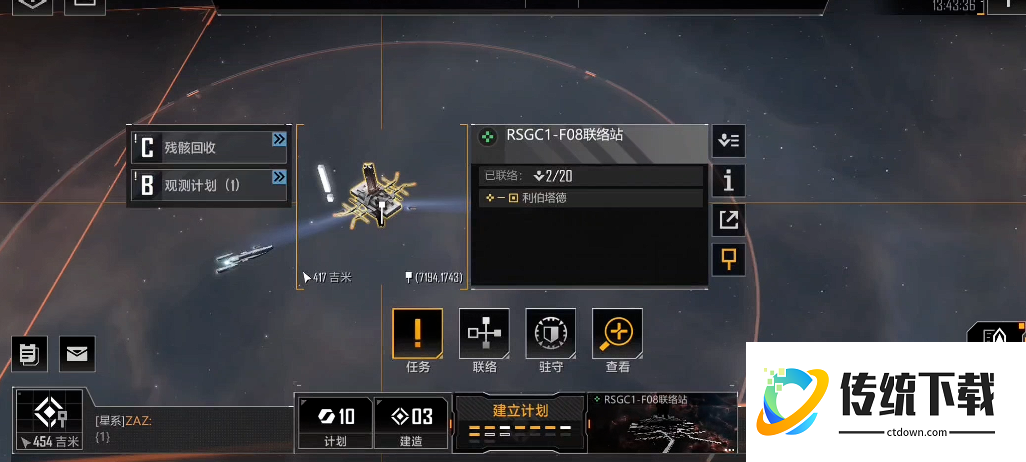Screen dimensions: 1026x462
Task: Show station info with the i icon
Action: [728, 180]
